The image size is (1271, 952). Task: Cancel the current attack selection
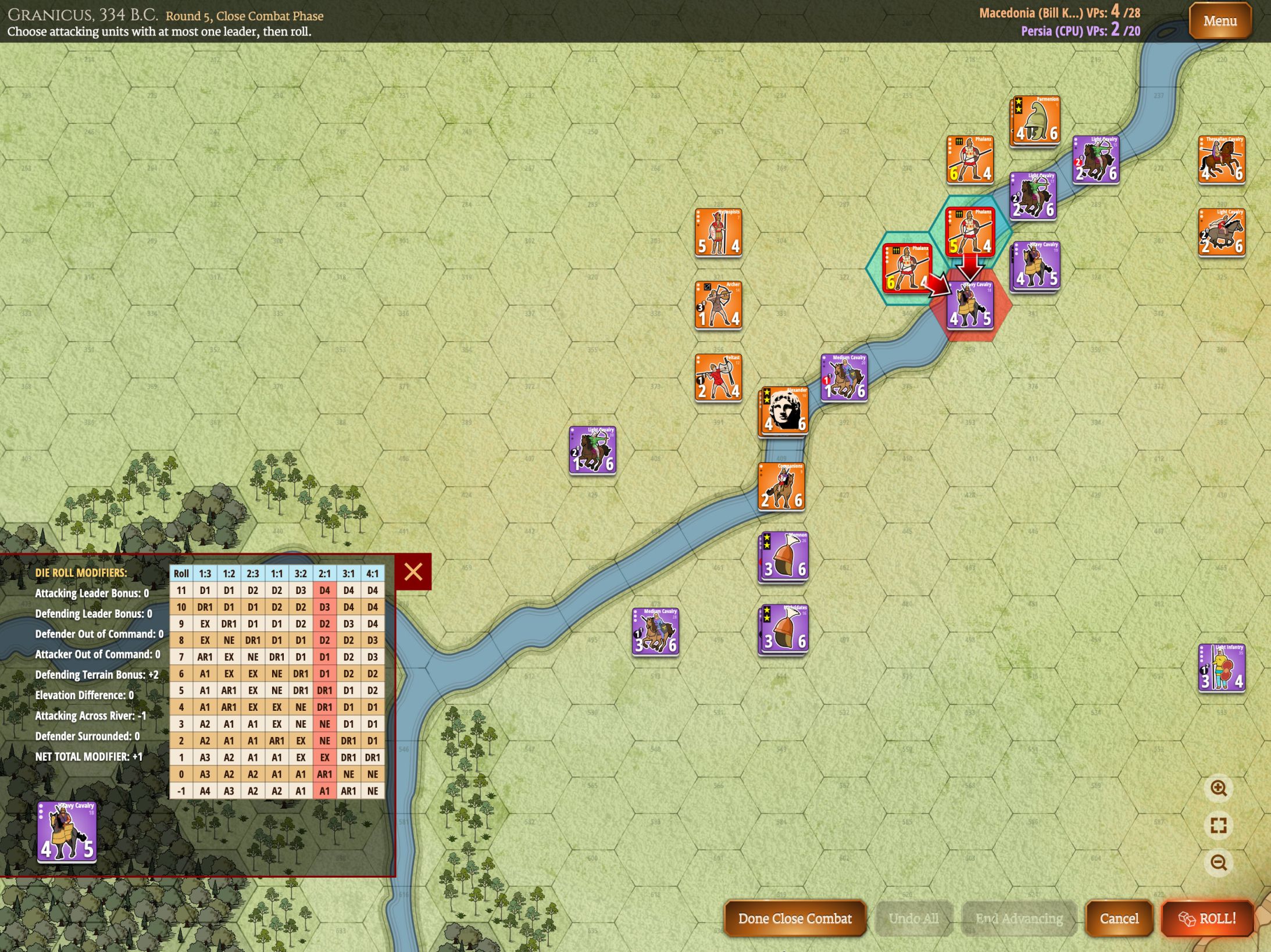point(1119,918)
